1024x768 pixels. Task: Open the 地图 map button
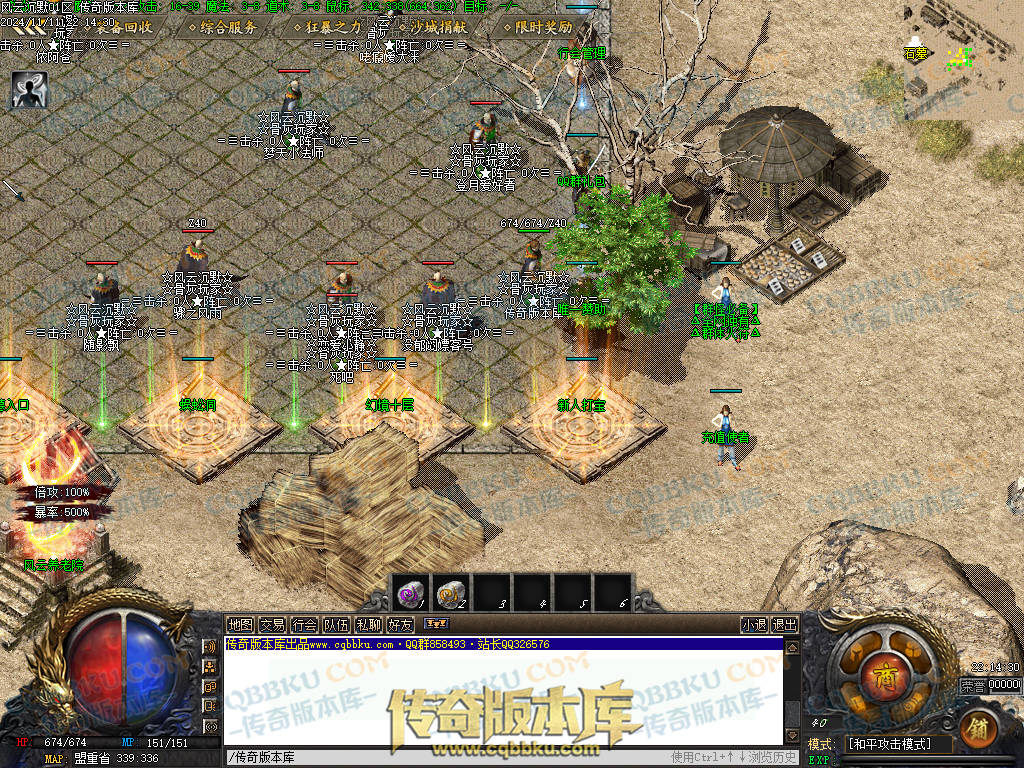point(240,625)
